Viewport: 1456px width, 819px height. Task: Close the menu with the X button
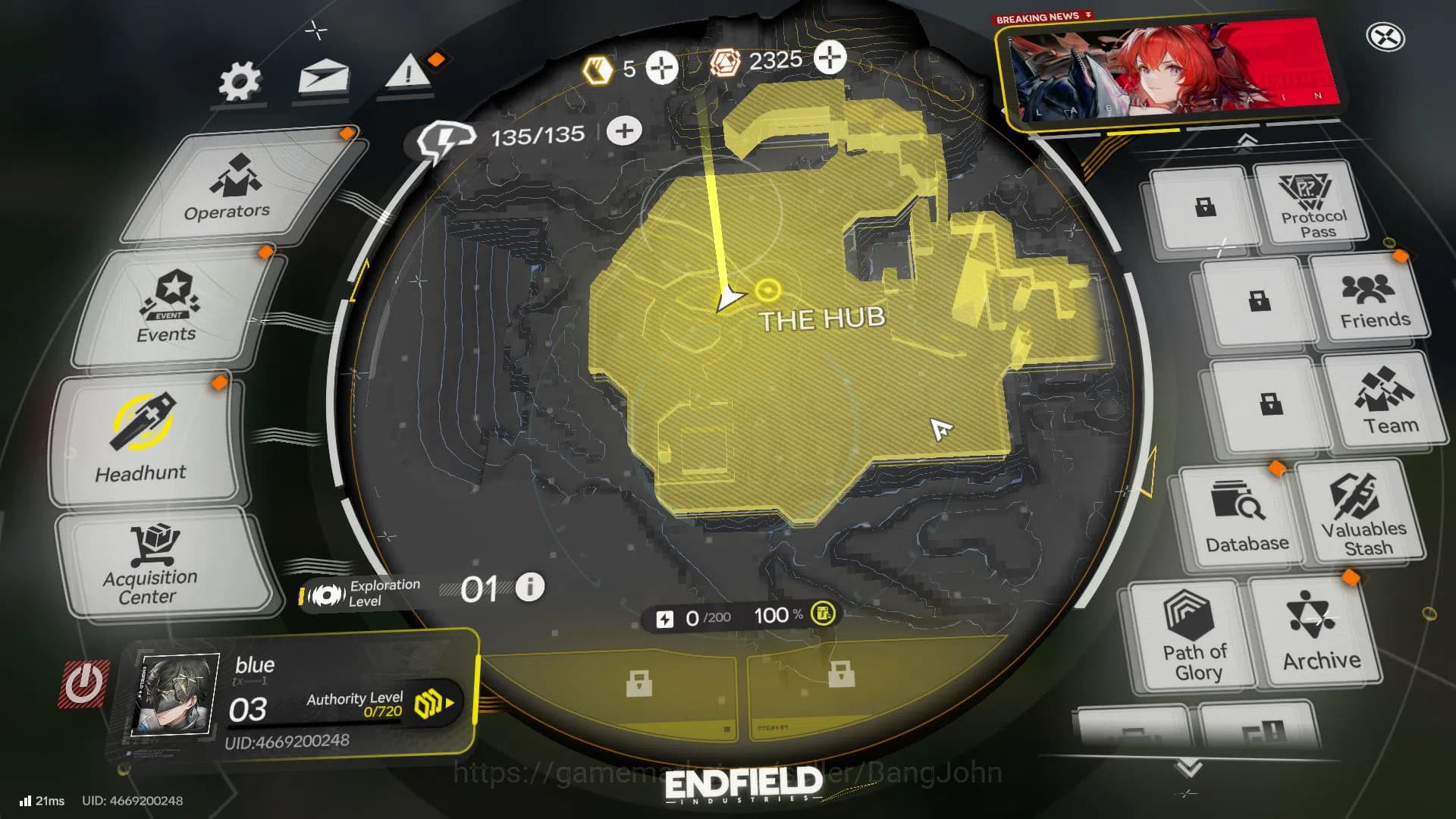(x=1385, y=37)
